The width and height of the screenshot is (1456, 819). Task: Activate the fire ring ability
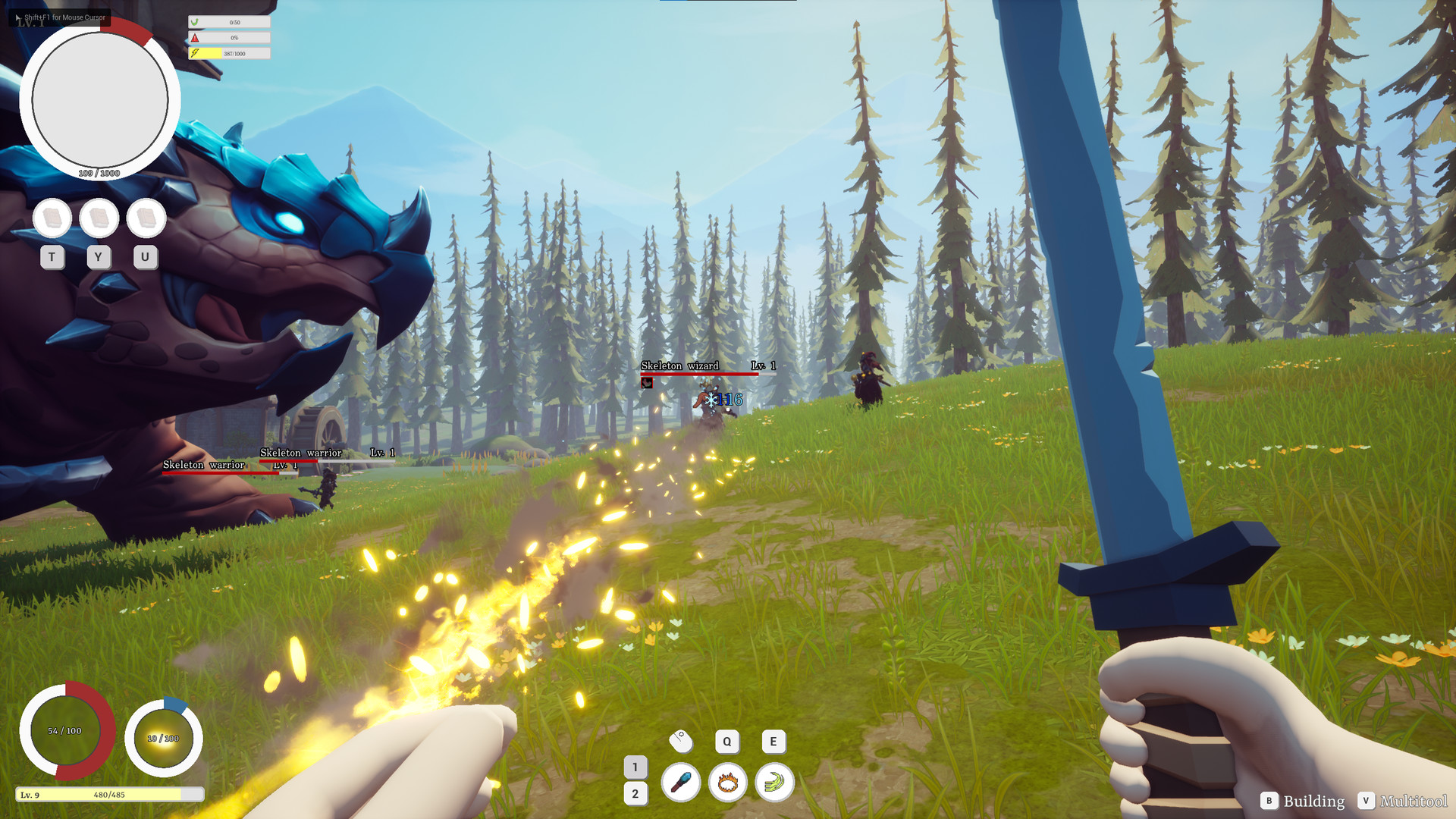[x=727, y=782]
